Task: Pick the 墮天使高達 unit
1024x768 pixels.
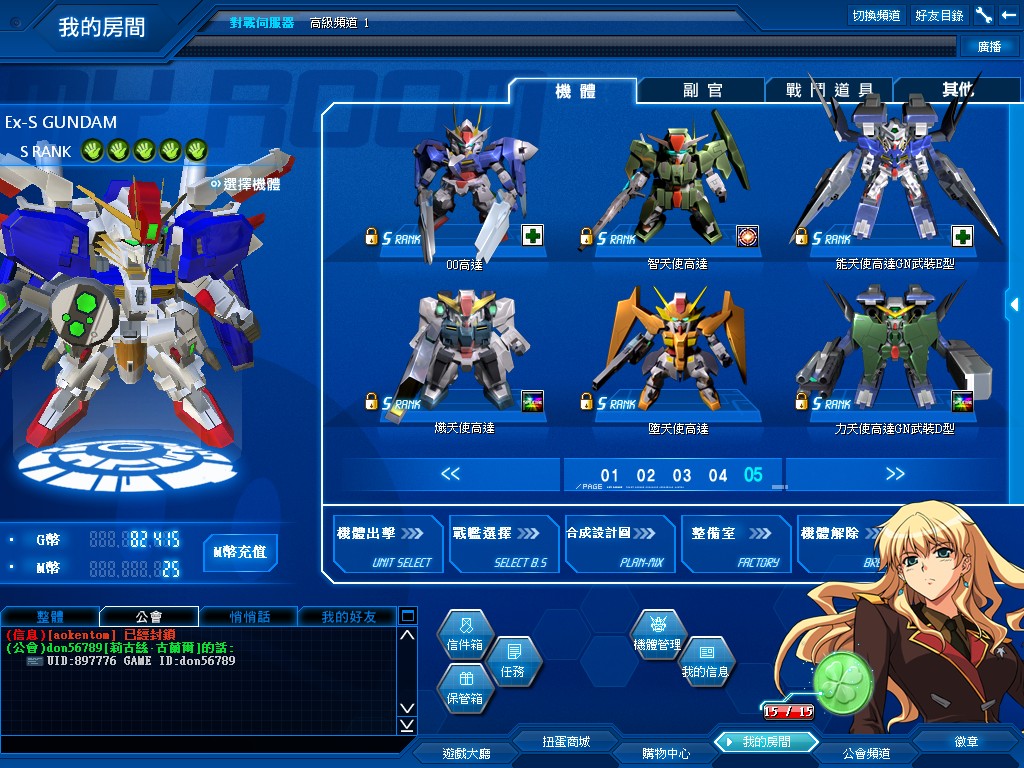Action: coord(677,355)
